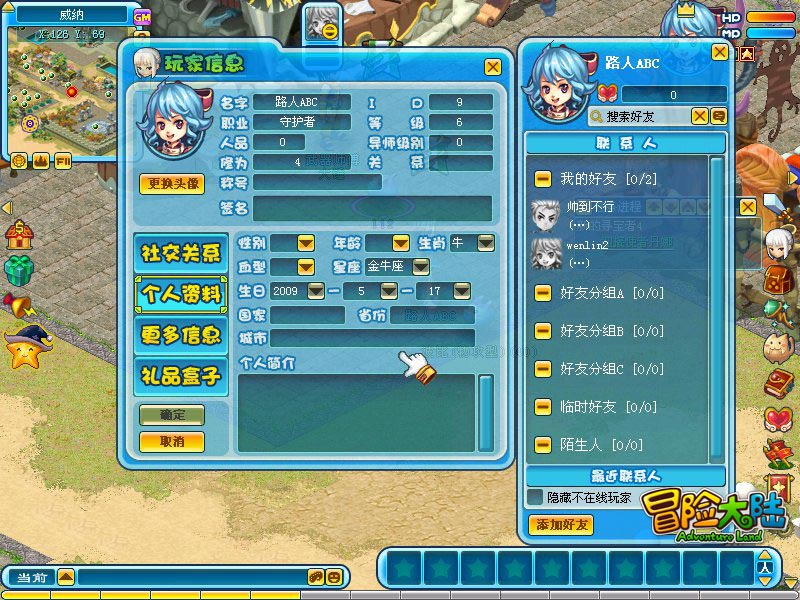Click the 更换头像 change avatar button
800x600 pixels.
(x=172, y=184)
